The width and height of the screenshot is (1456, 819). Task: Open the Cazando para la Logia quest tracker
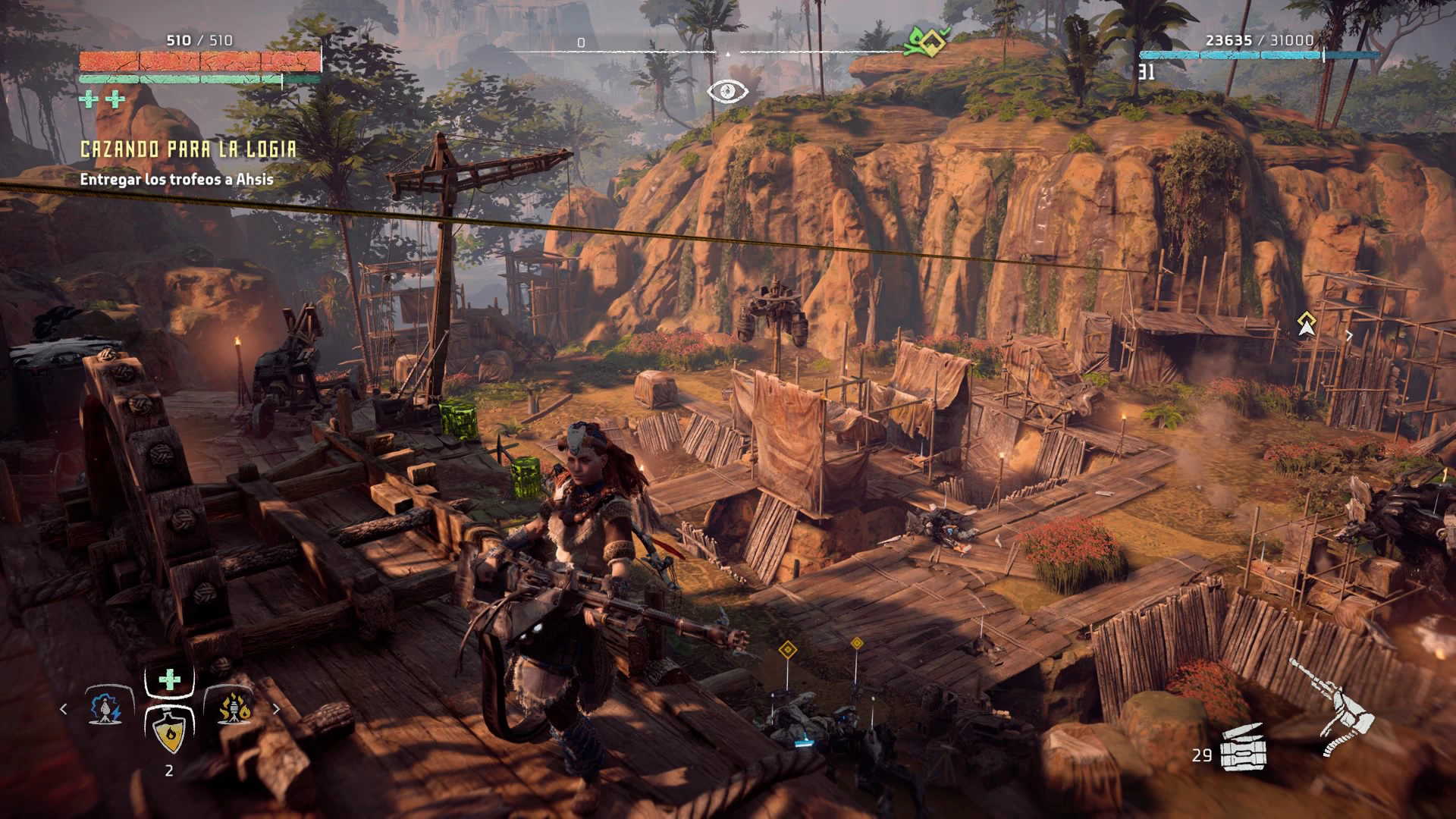[x=188, y=149]
